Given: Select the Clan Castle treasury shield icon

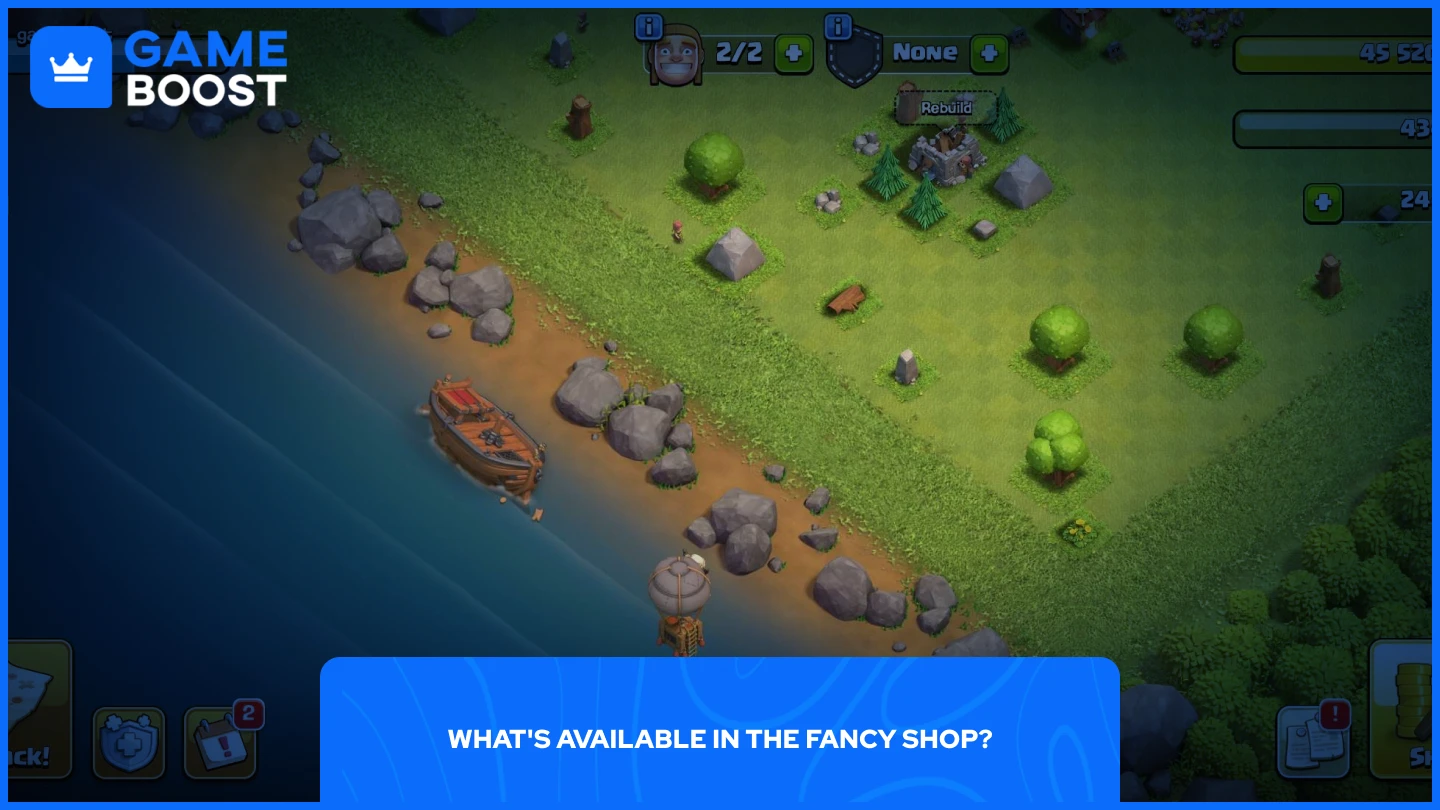Looking at the screenshot, I should [130, 743].
